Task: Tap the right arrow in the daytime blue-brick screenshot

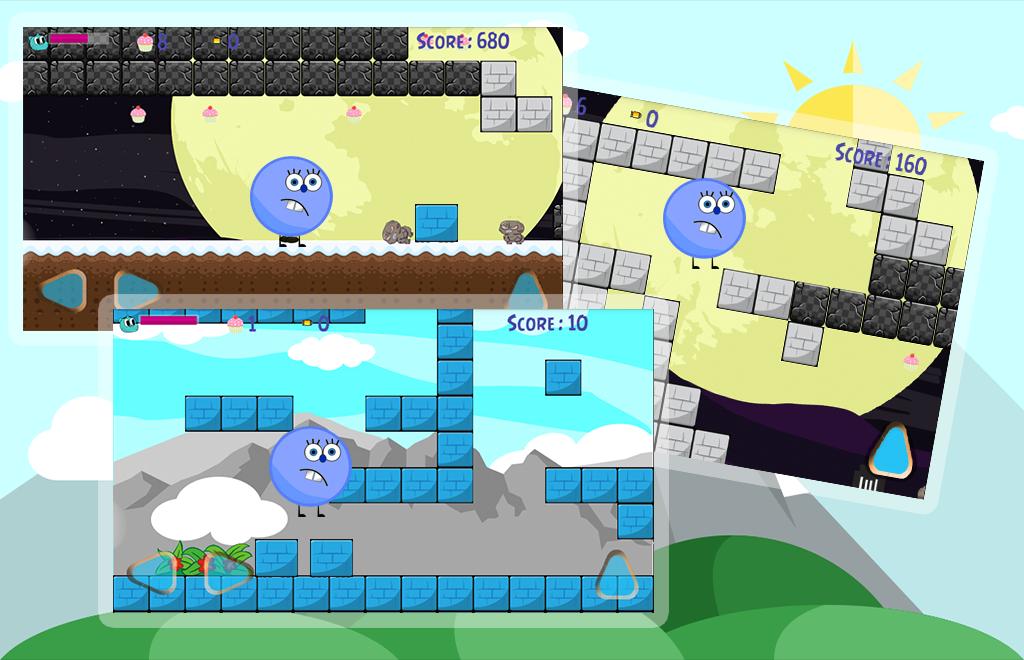Action: tap(229, 571)
